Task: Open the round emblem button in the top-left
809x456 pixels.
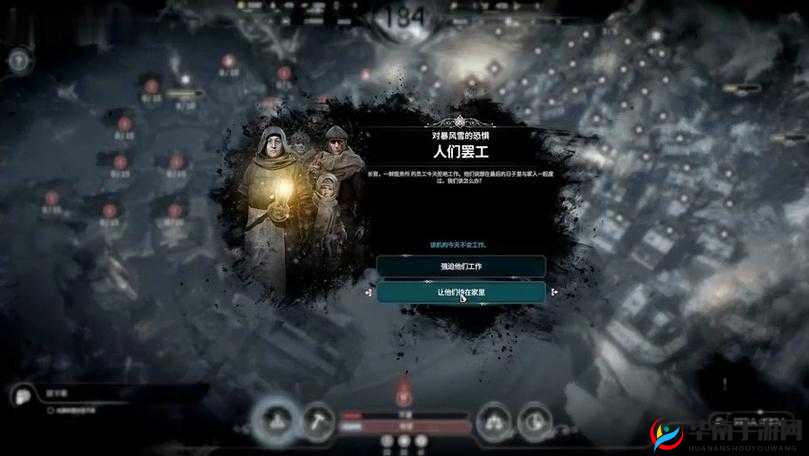Action: (x=17, y=60)
